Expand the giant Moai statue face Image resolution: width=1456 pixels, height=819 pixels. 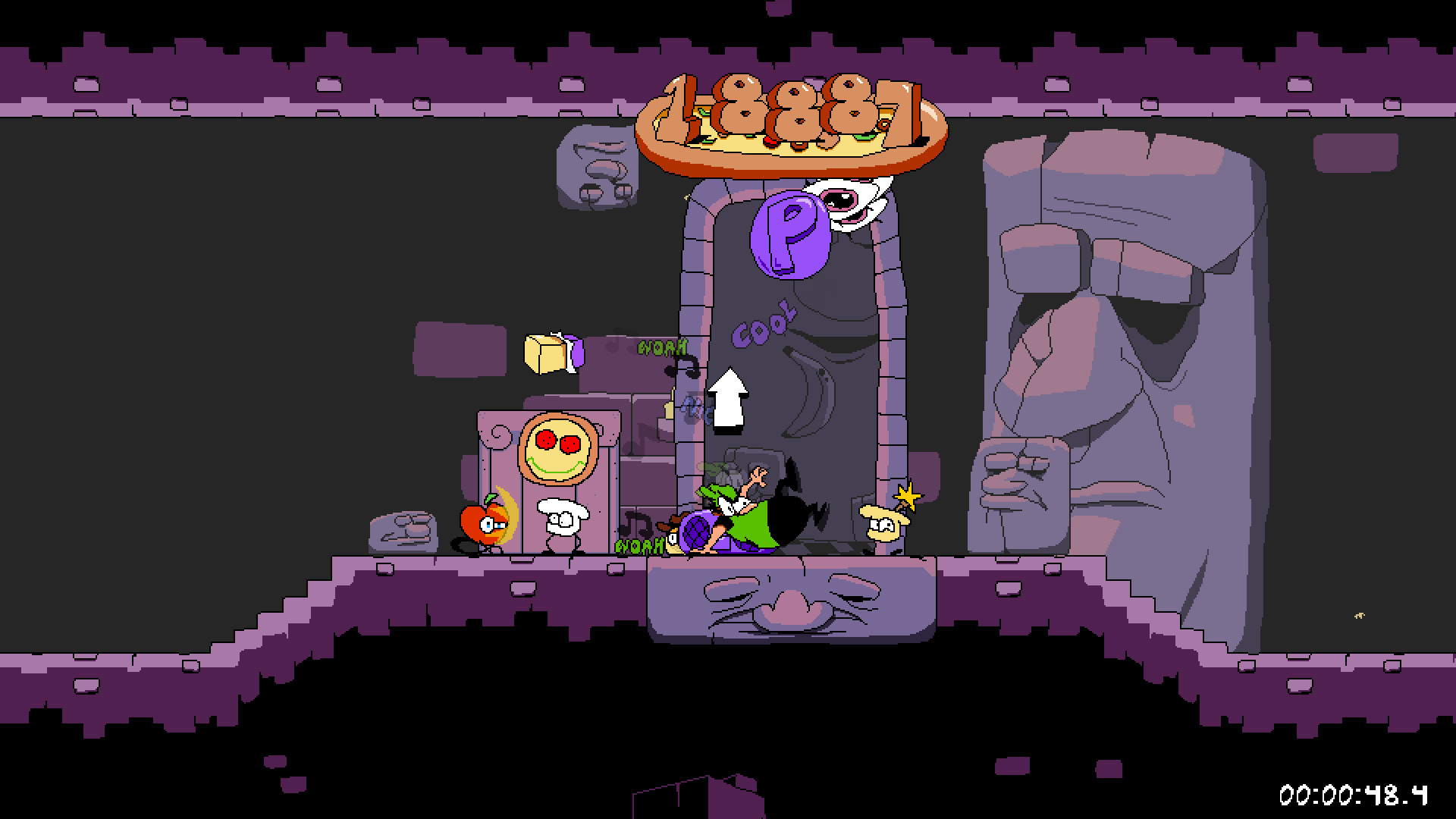click(1100, 326)
